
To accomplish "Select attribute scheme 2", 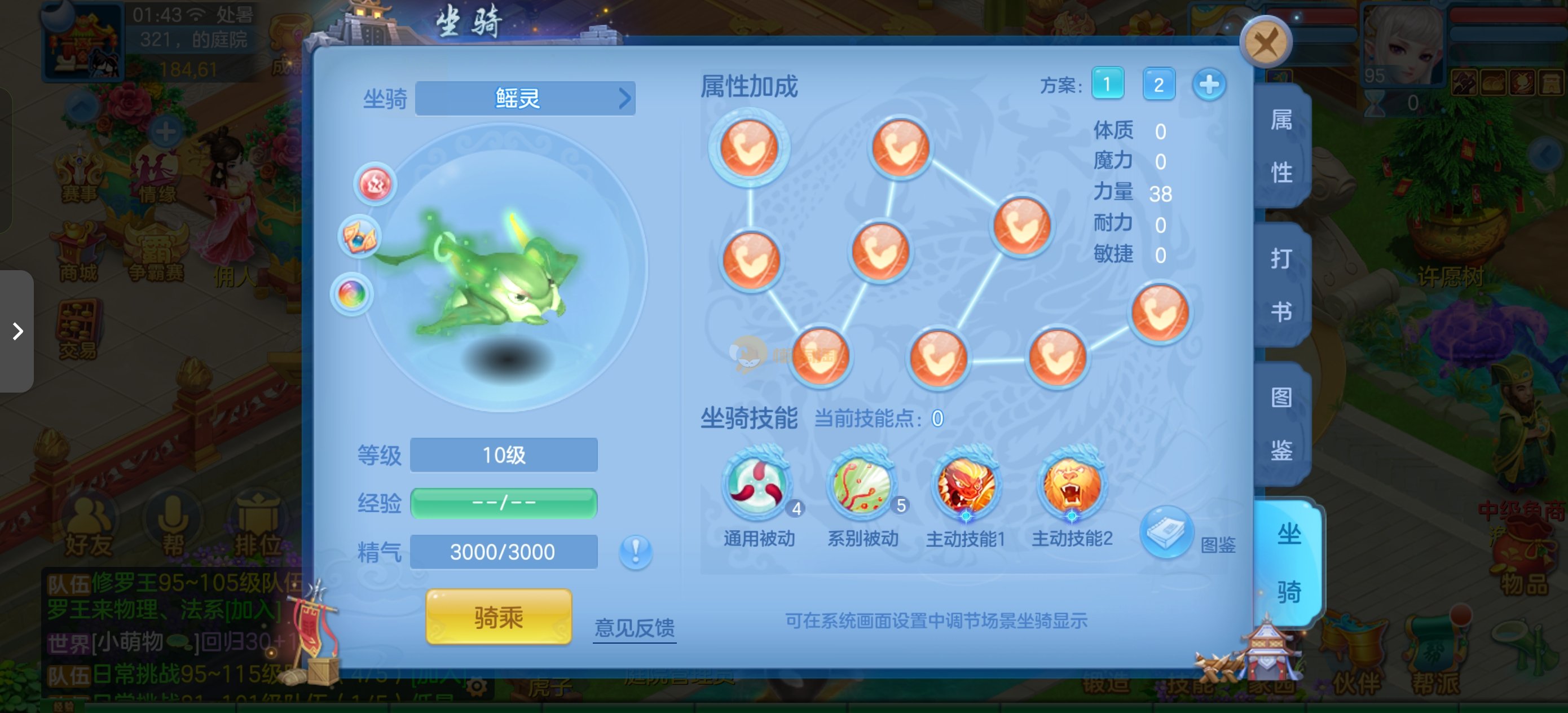I will (x=1159, y=84).
